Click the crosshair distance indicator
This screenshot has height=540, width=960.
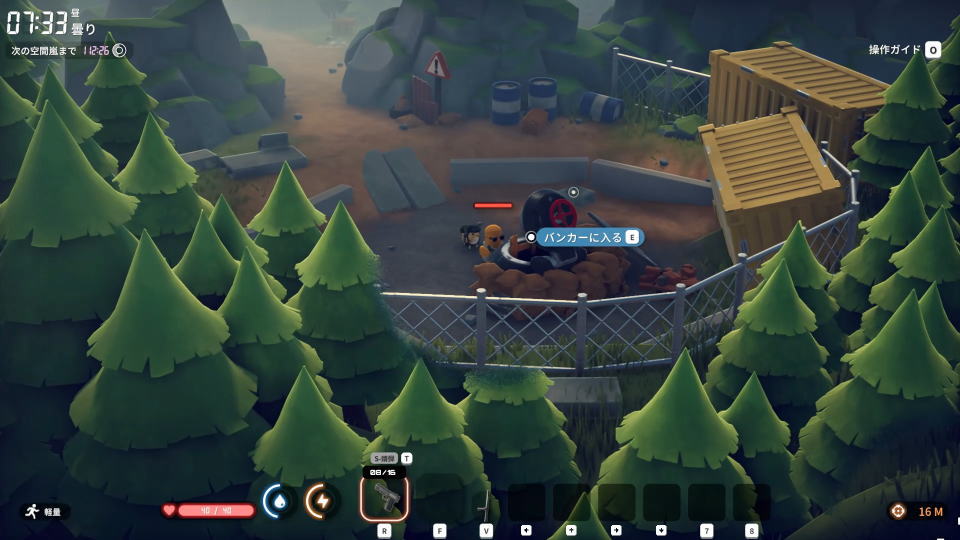898,511
